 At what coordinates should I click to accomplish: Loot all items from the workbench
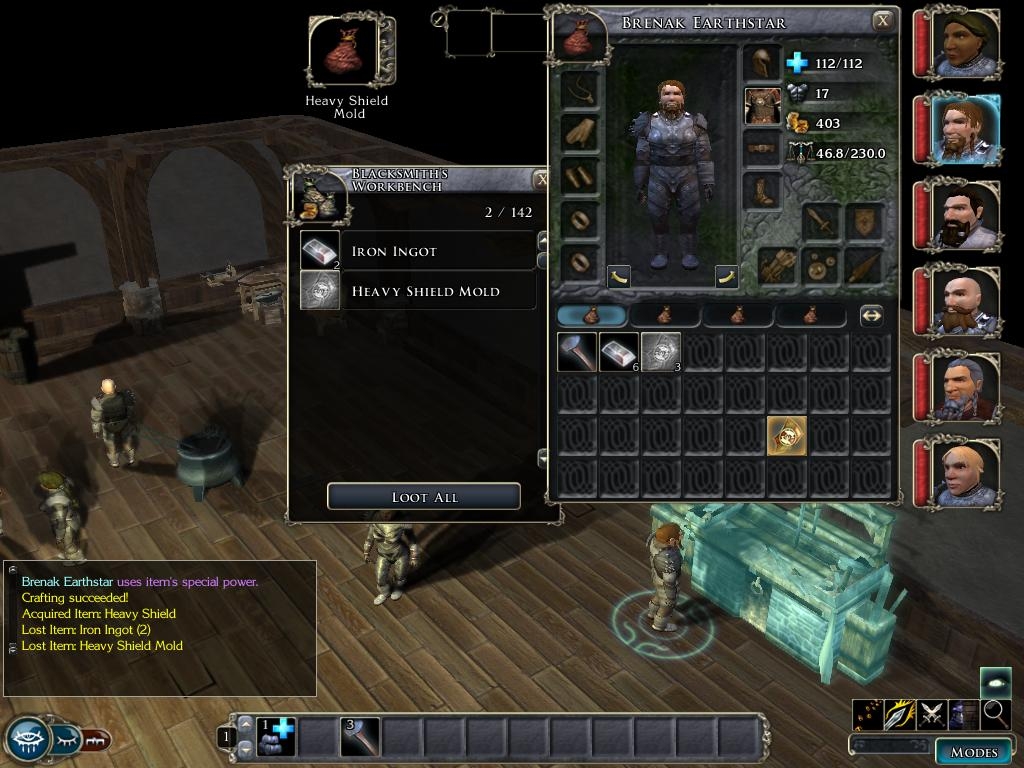click(423, 497)
